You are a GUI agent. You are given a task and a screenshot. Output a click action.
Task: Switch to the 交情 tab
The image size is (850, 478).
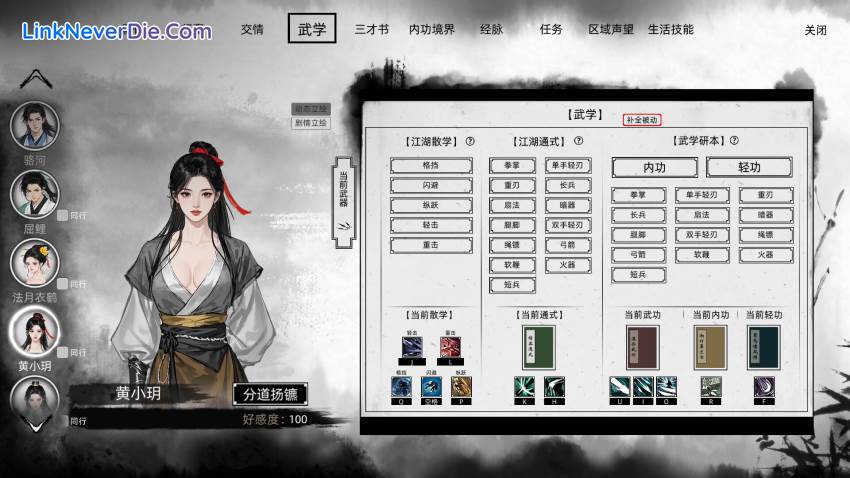tap(252, 29)
